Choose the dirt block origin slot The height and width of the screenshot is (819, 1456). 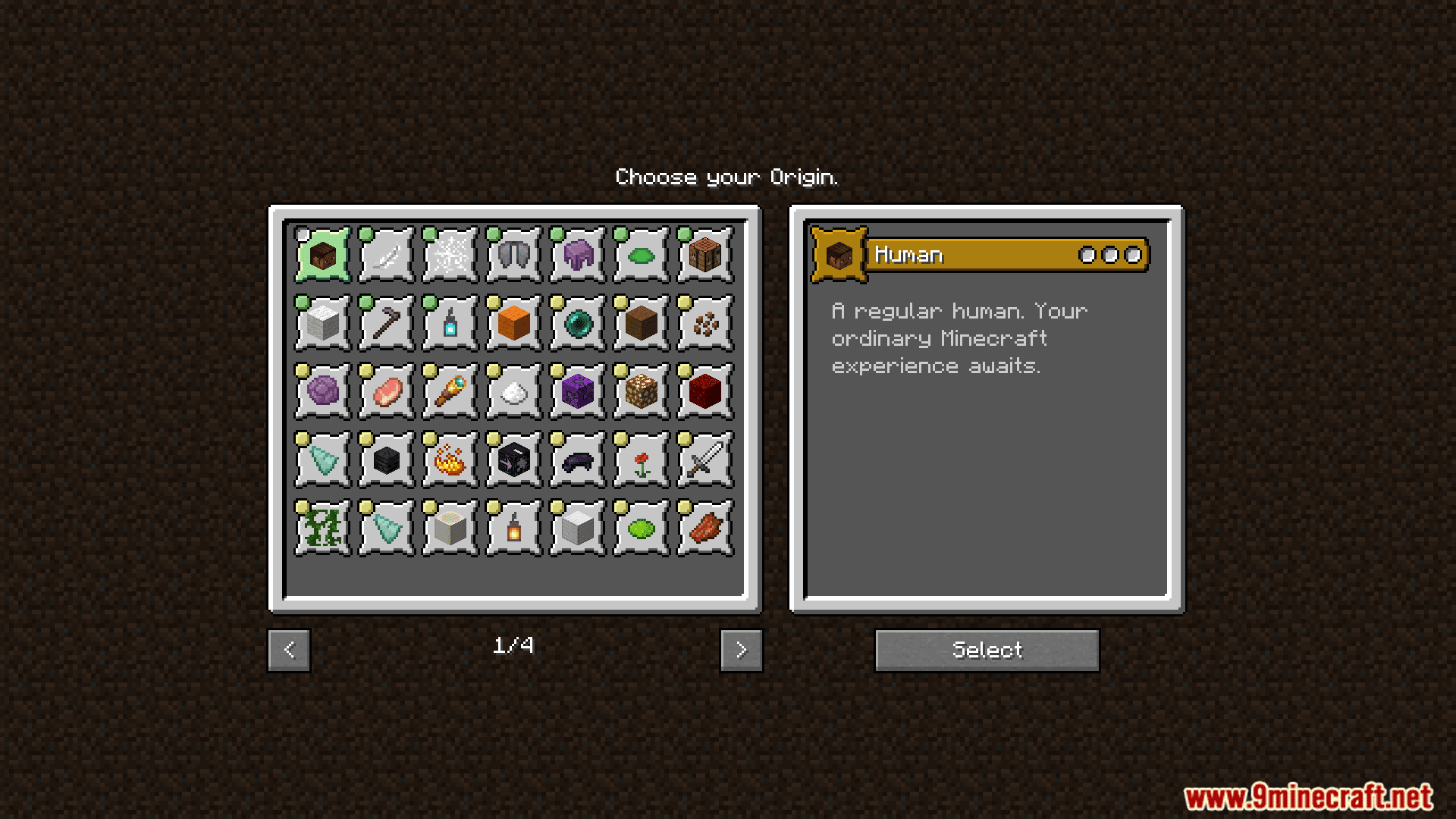coord(639,322)
